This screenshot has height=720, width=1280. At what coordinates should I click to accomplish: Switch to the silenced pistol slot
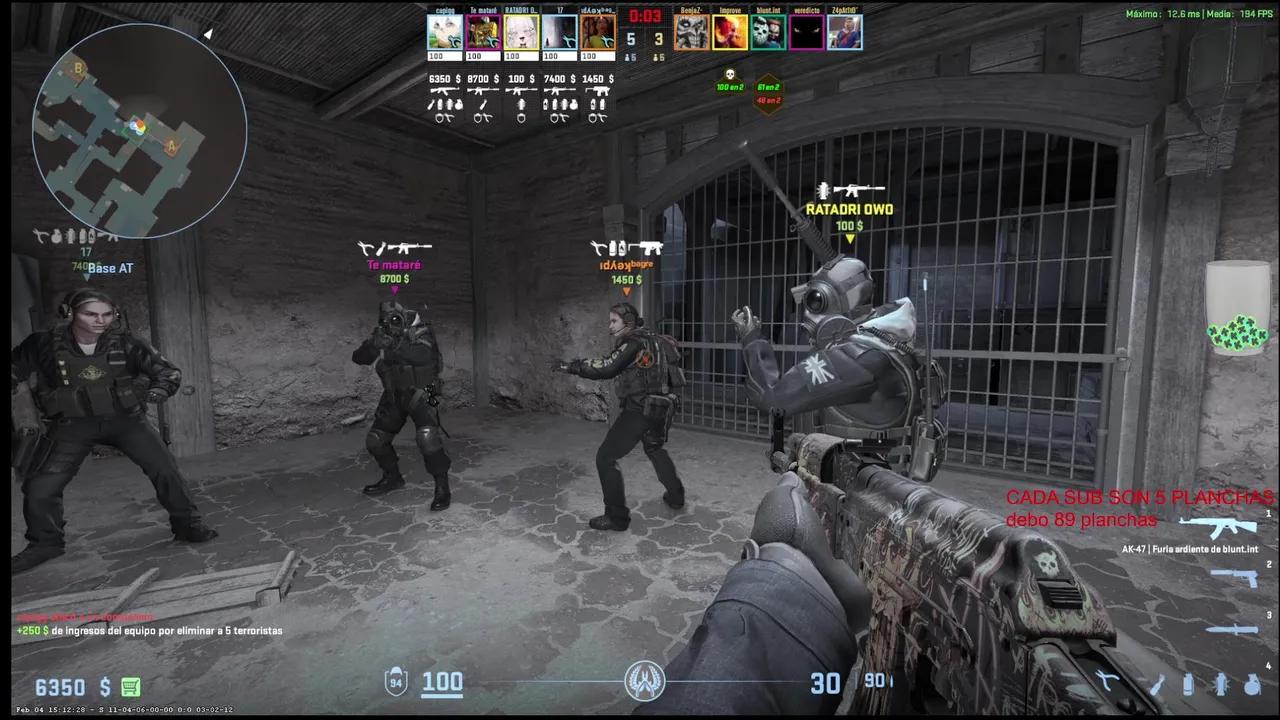[x=1234, y=577]
